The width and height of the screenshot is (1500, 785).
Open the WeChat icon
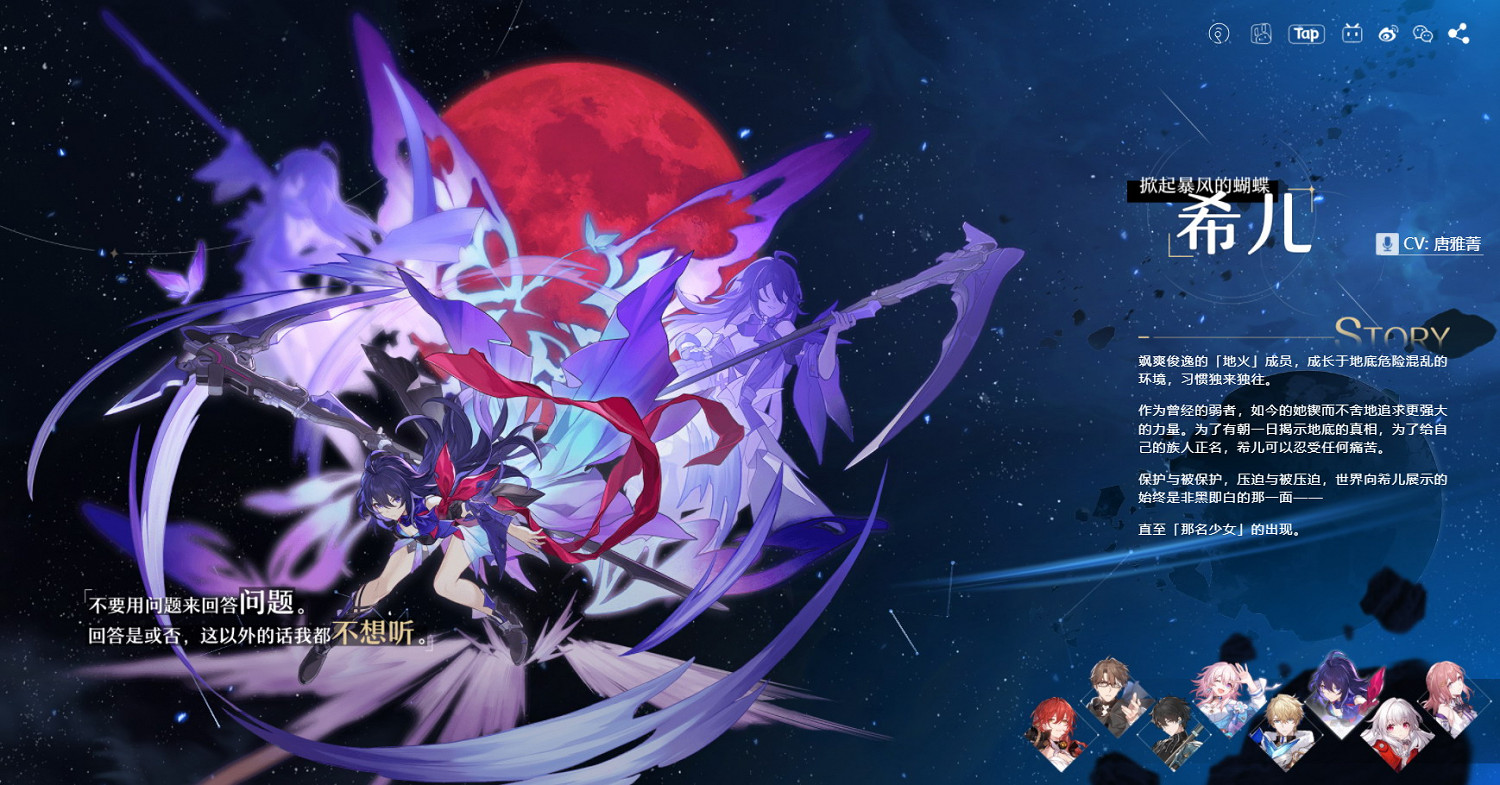[1423, 34]
